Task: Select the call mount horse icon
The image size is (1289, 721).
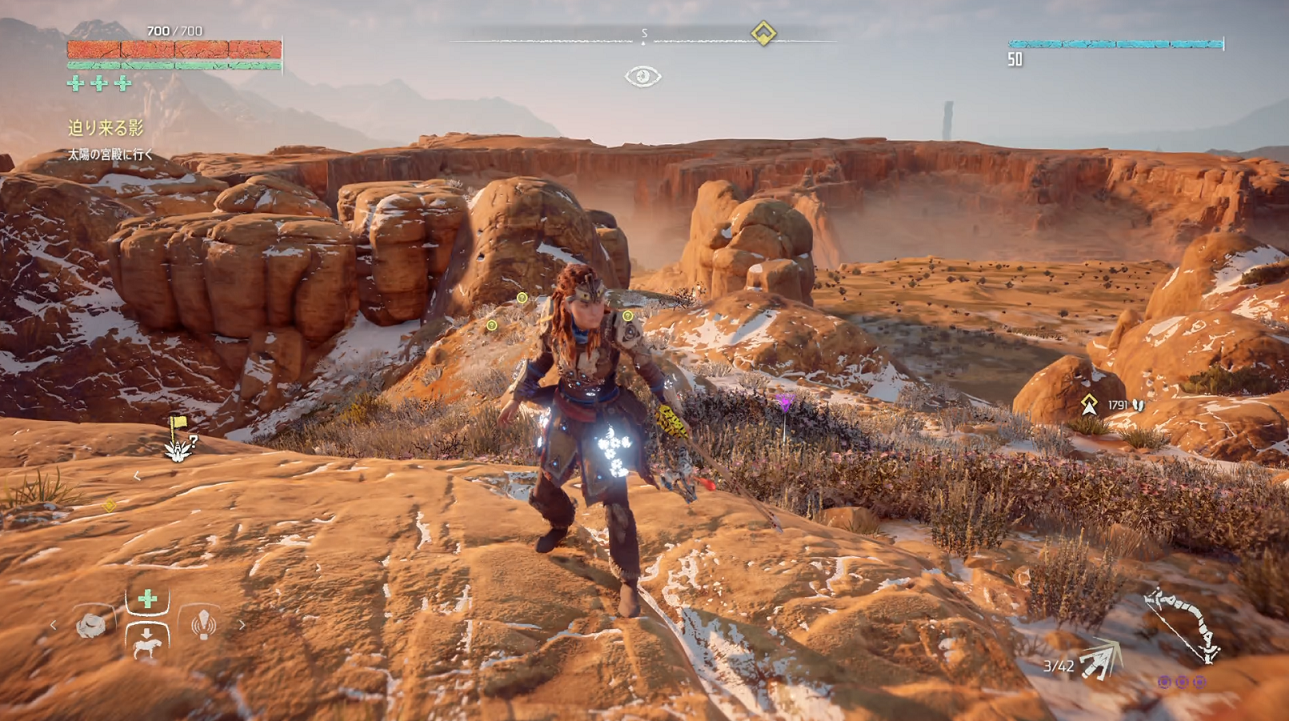Action: (147, 640)
